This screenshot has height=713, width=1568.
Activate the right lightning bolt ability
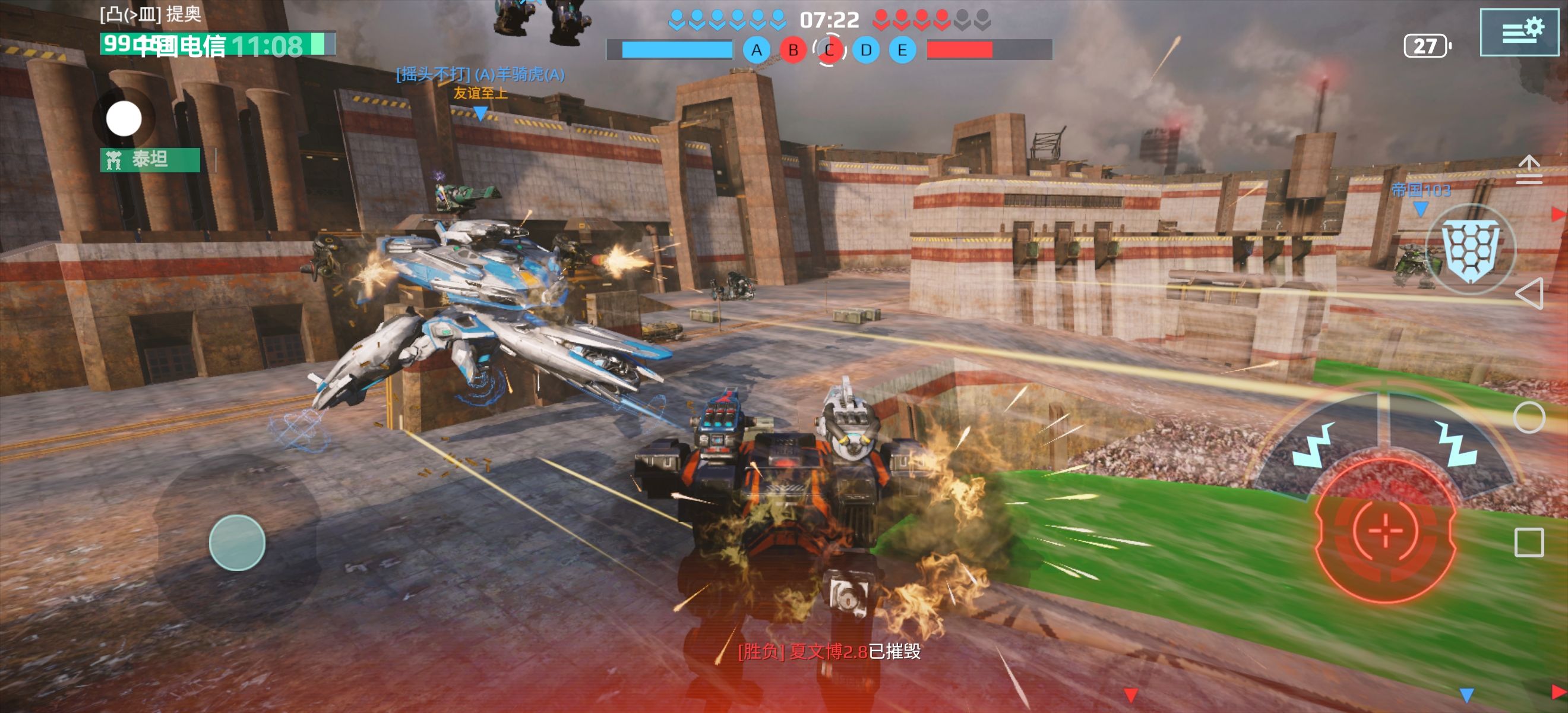[1456, 443]
